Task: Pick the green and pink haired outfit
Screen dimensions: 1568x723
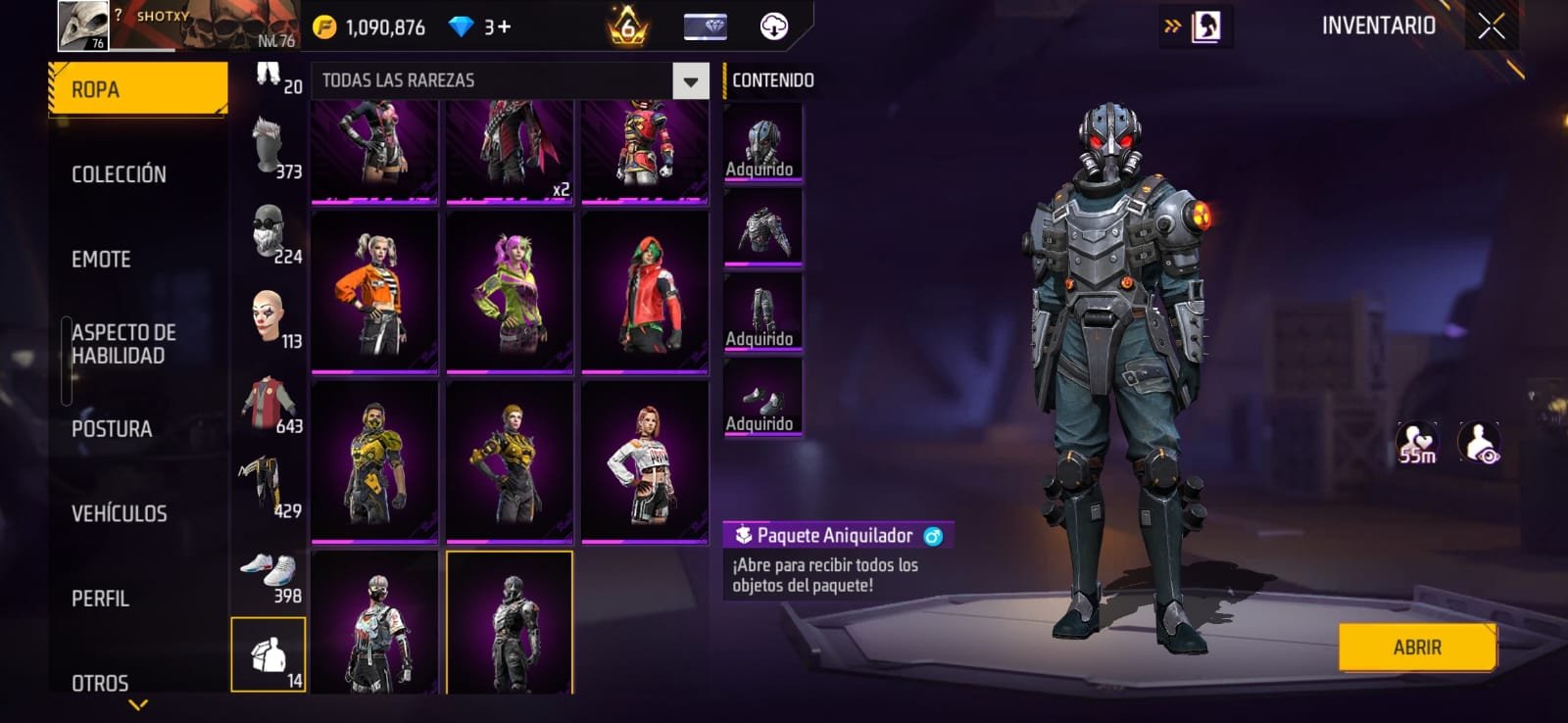Action: click(510, 291)
